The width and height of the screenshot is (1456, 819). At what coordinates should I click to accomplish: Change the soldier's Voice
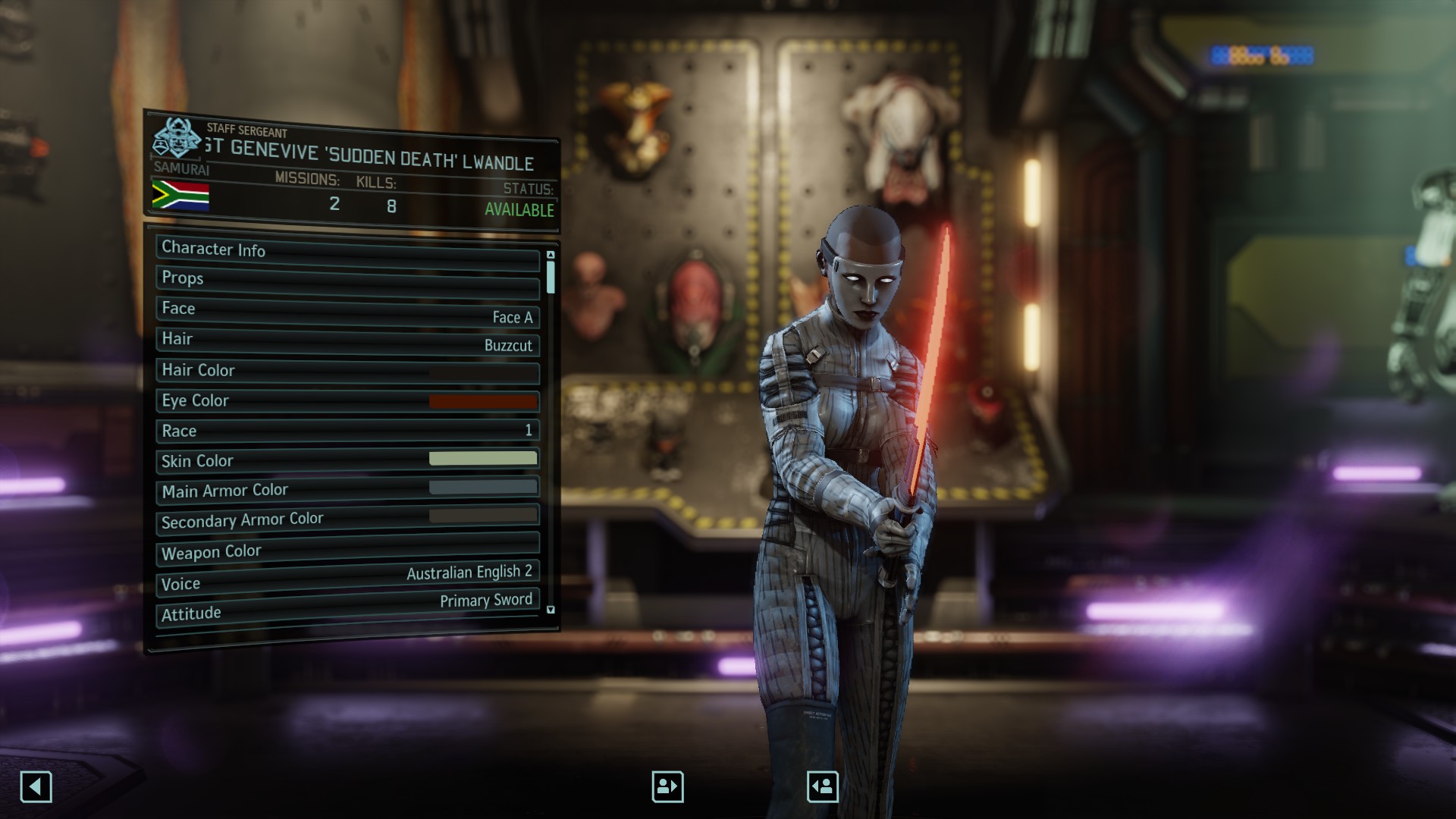coord(347,579)
